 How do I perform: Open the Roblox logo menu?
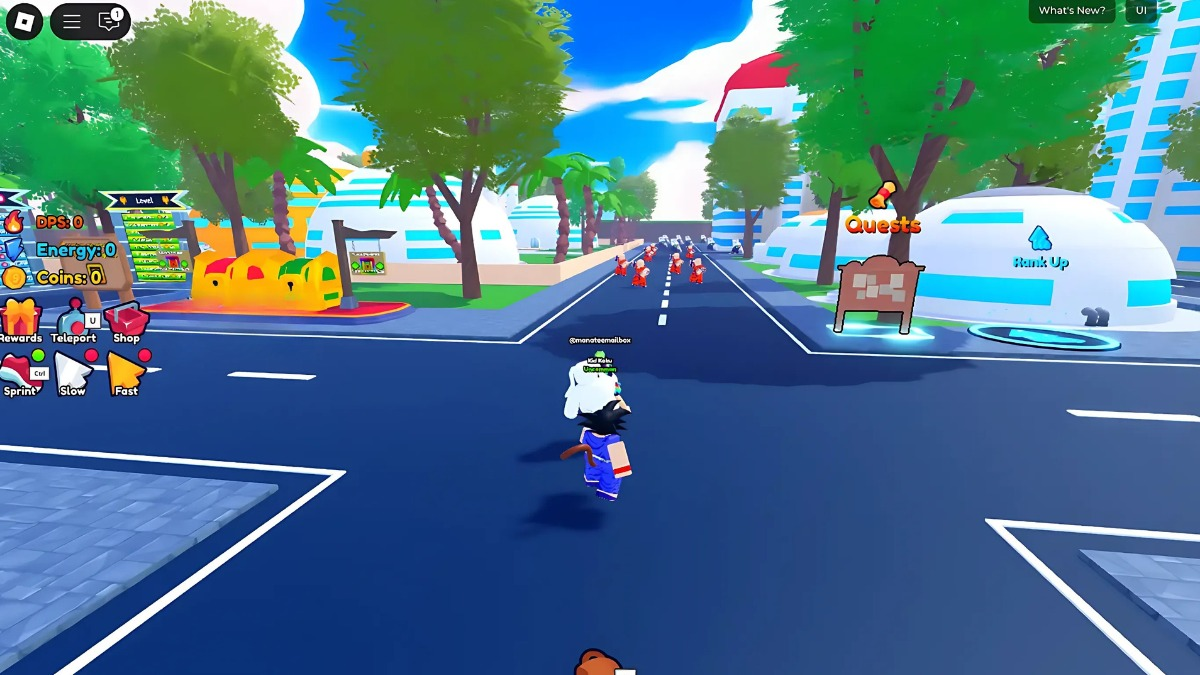click(24, 21)
